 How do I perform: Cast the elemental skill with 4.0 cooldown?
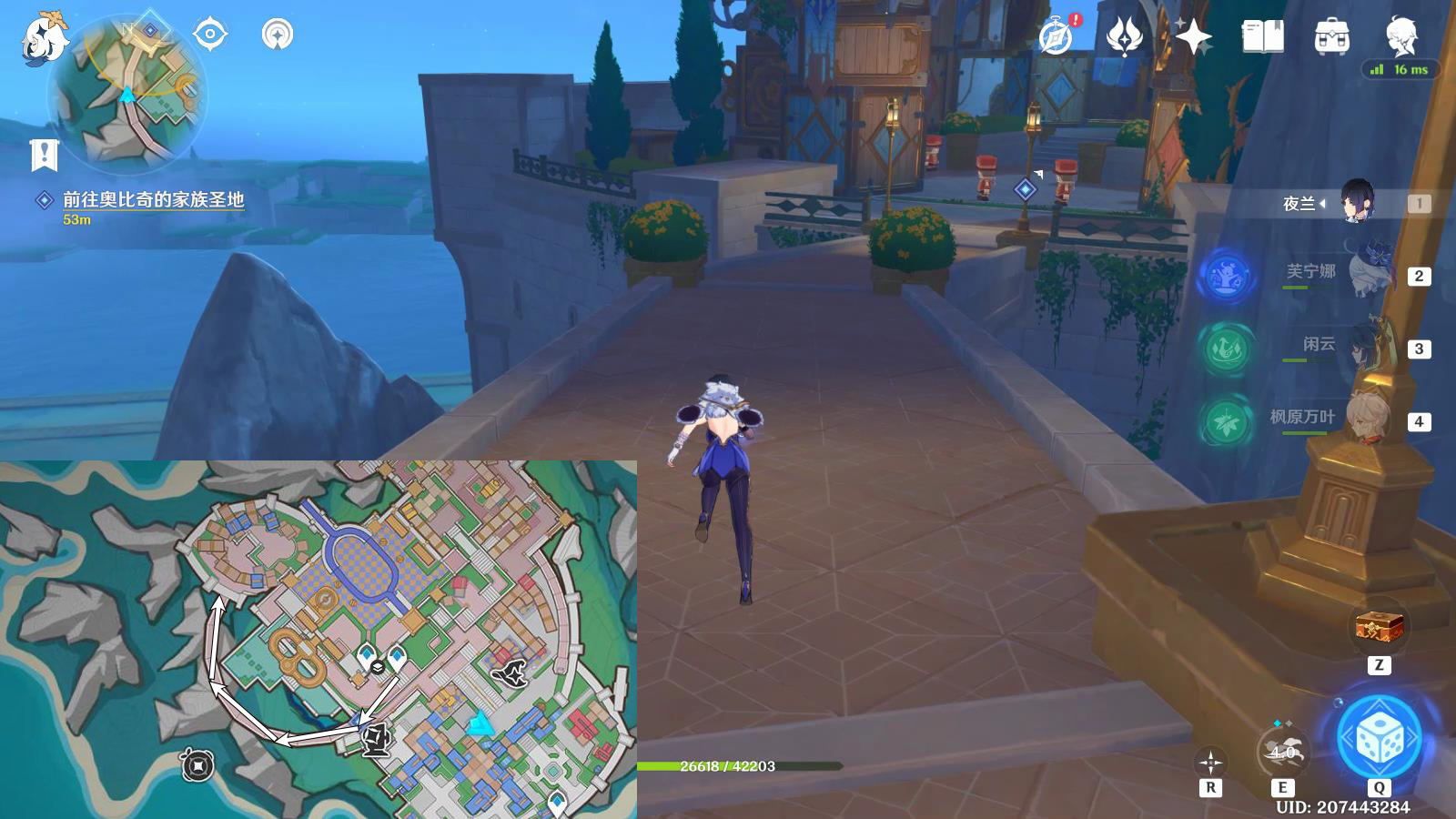tap(1282, 751)
